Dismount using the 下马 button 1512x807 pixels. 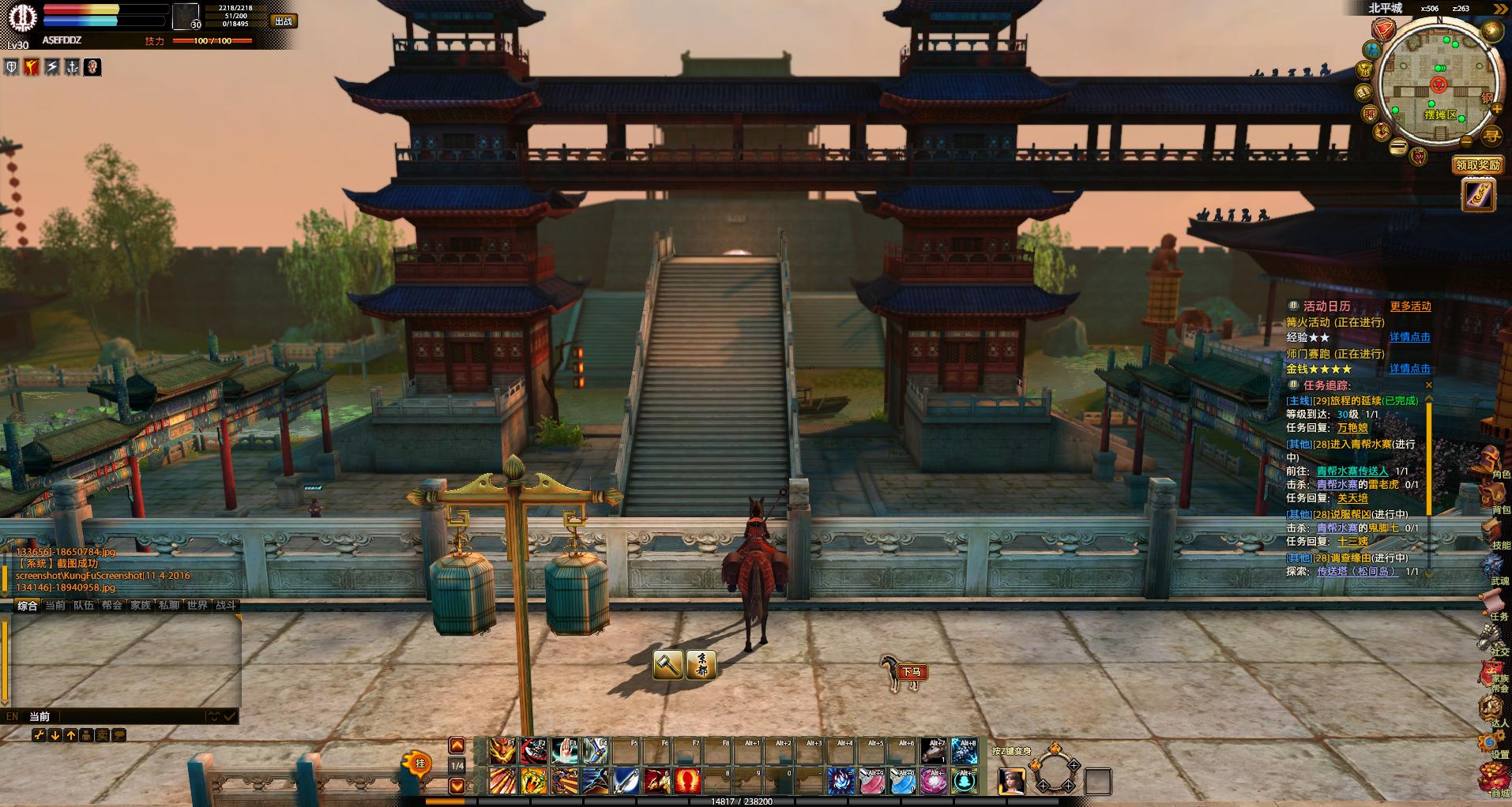[912, 672]
